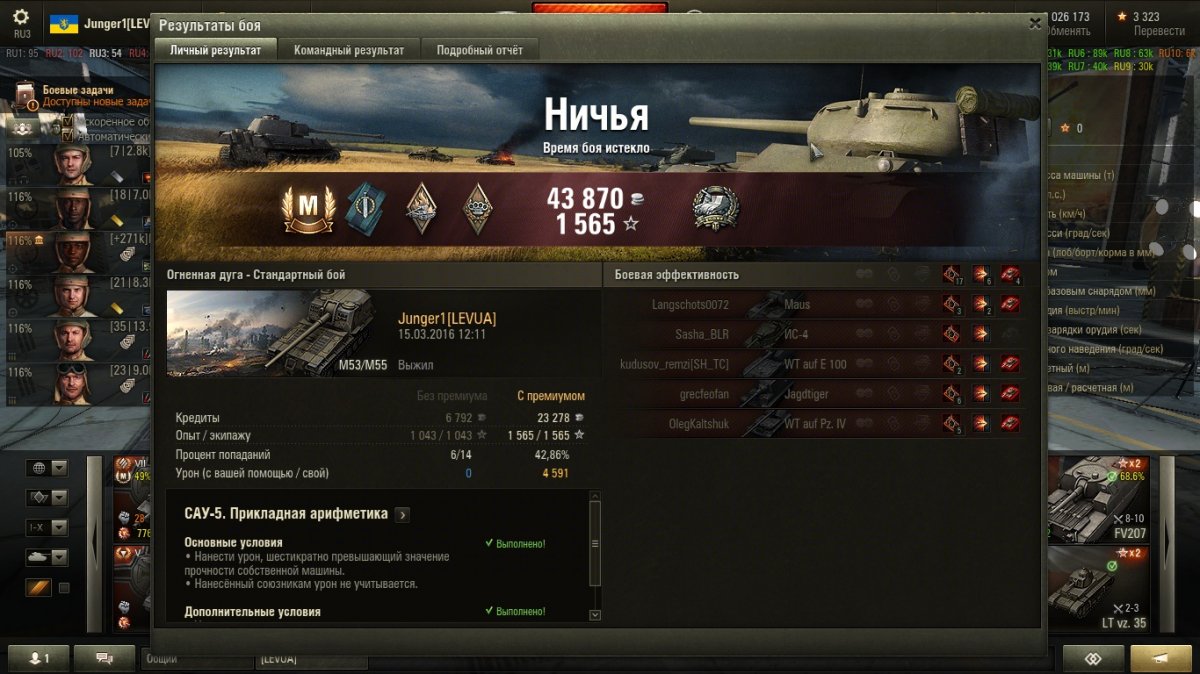Choose the Sasha_BLR ИС-4 row
This screenshot has height=674, width=1200.
[x=820, y=334]
